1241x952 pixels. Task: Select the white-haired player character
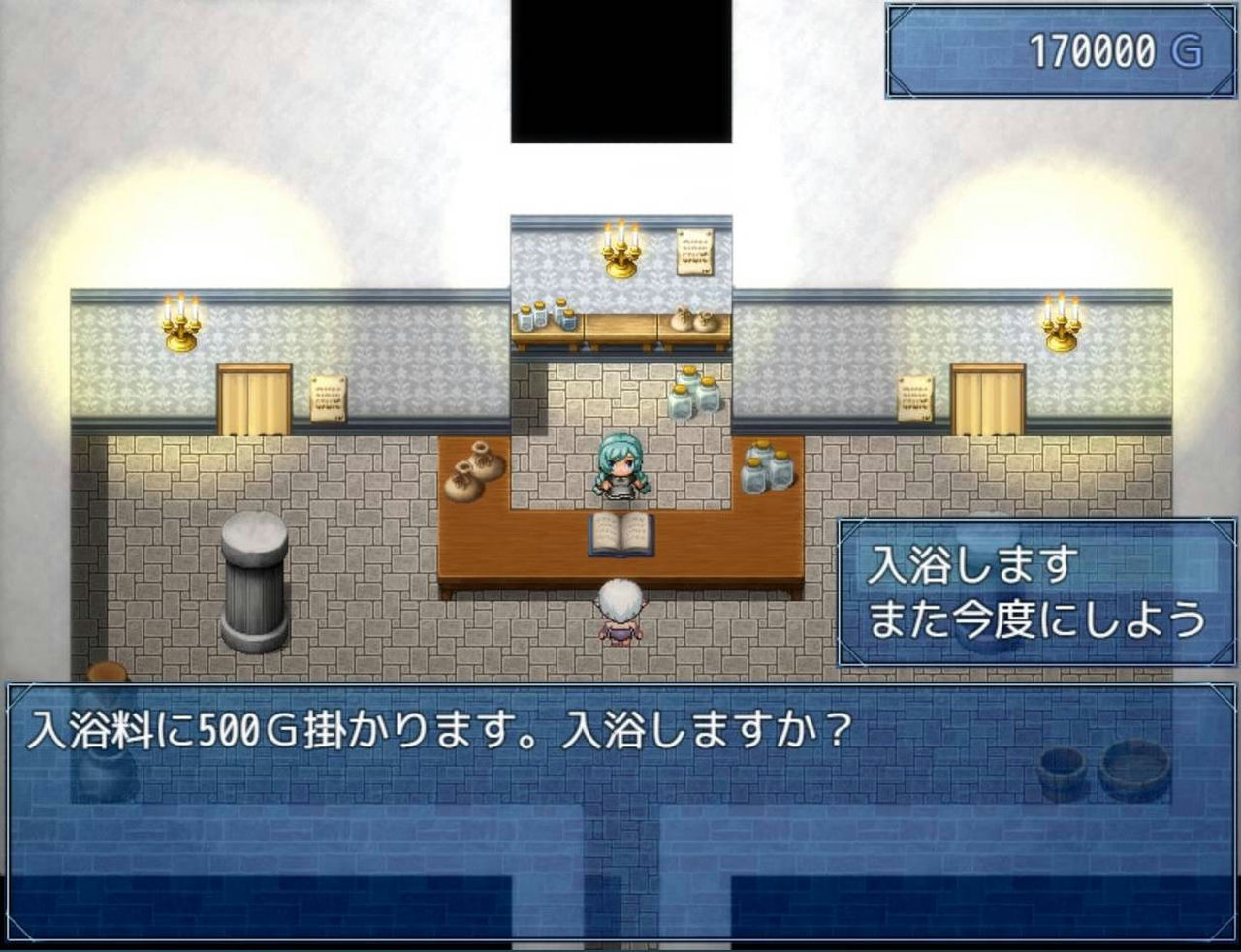point(620,611)
